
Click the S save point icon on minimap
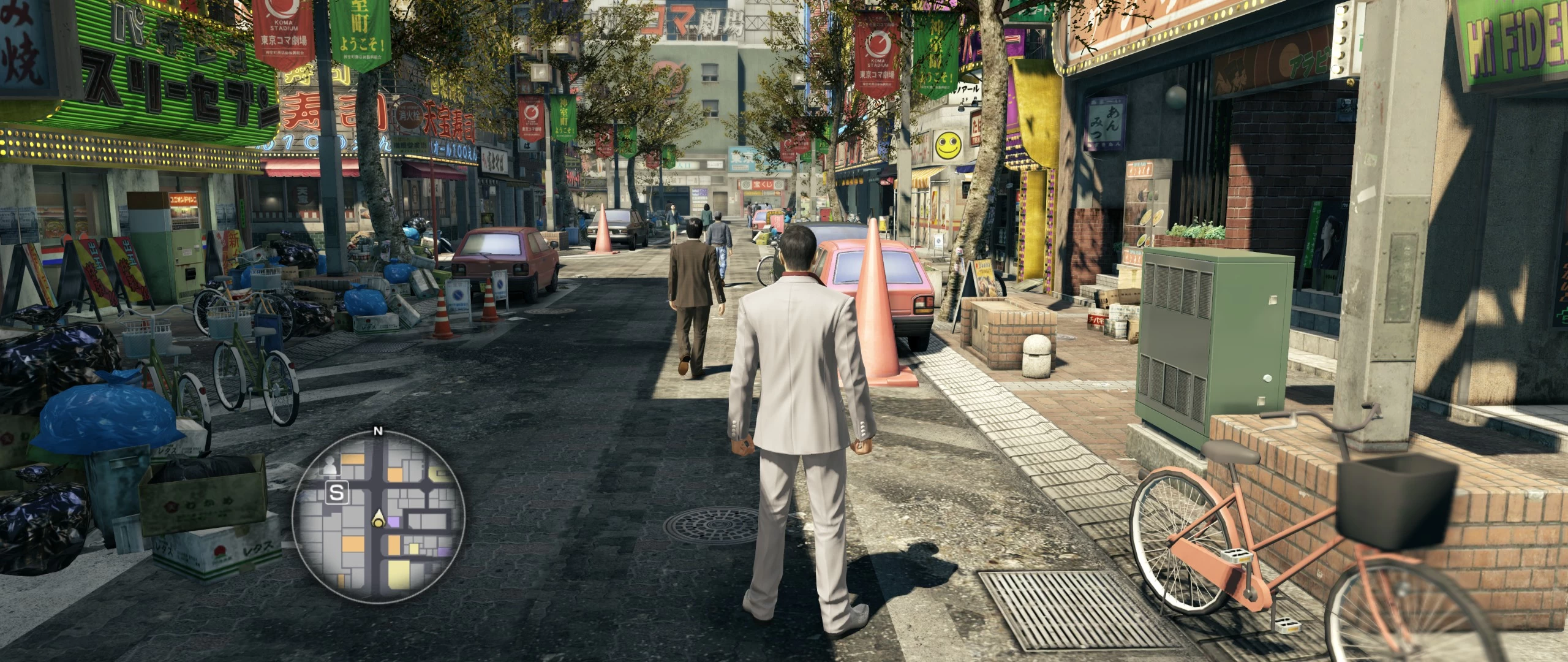[338, 492]
